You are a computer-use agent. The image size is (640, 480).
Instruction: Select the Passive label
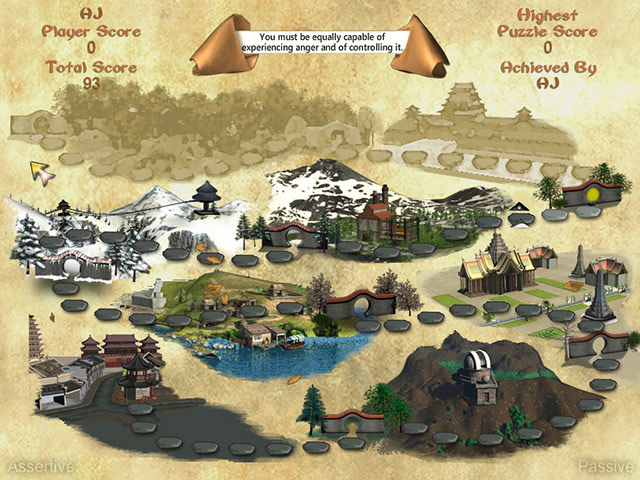click(x=605, y=466)
